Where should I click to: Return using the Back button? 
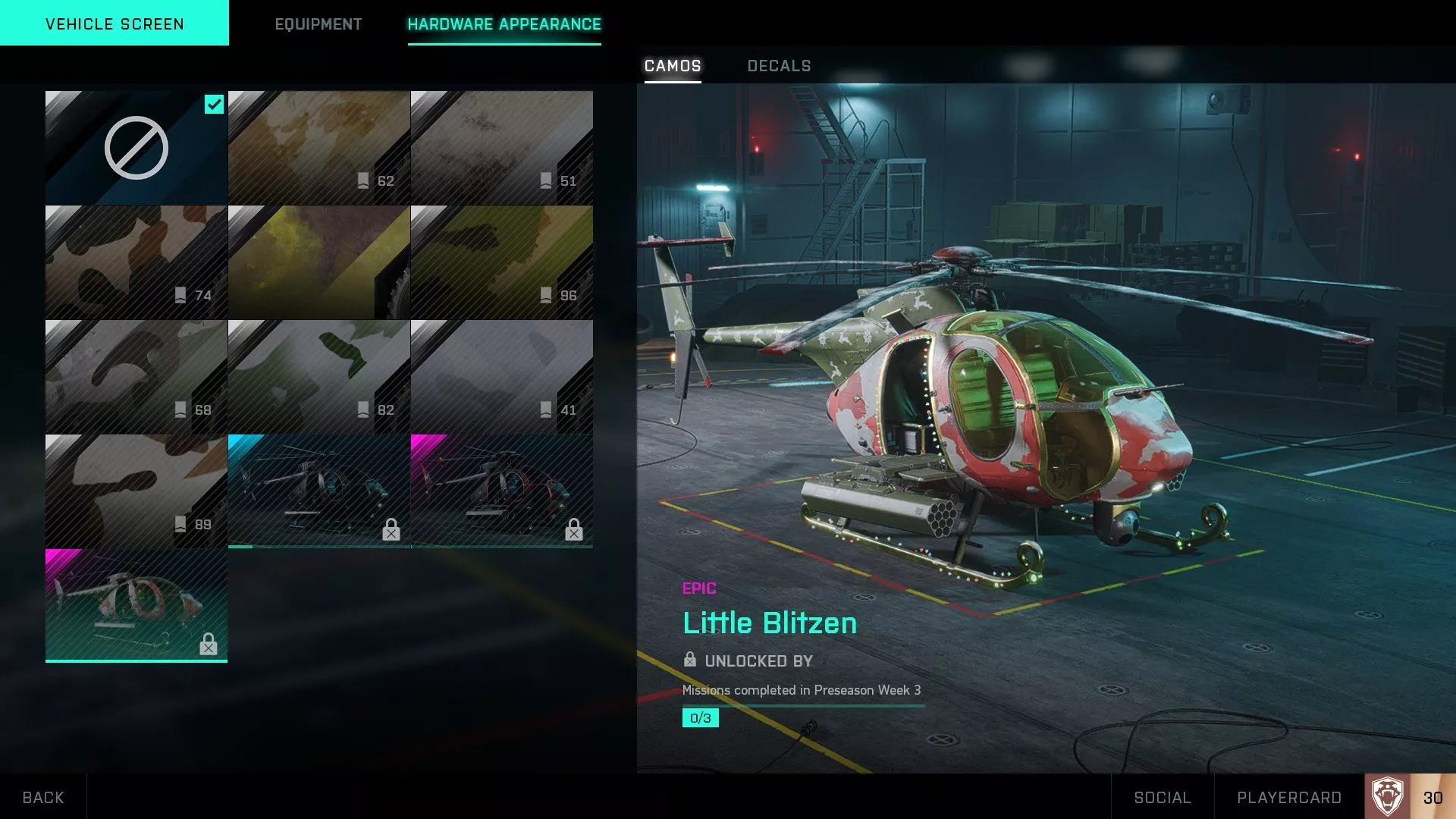pyautogui.click(x=43, y=797)
